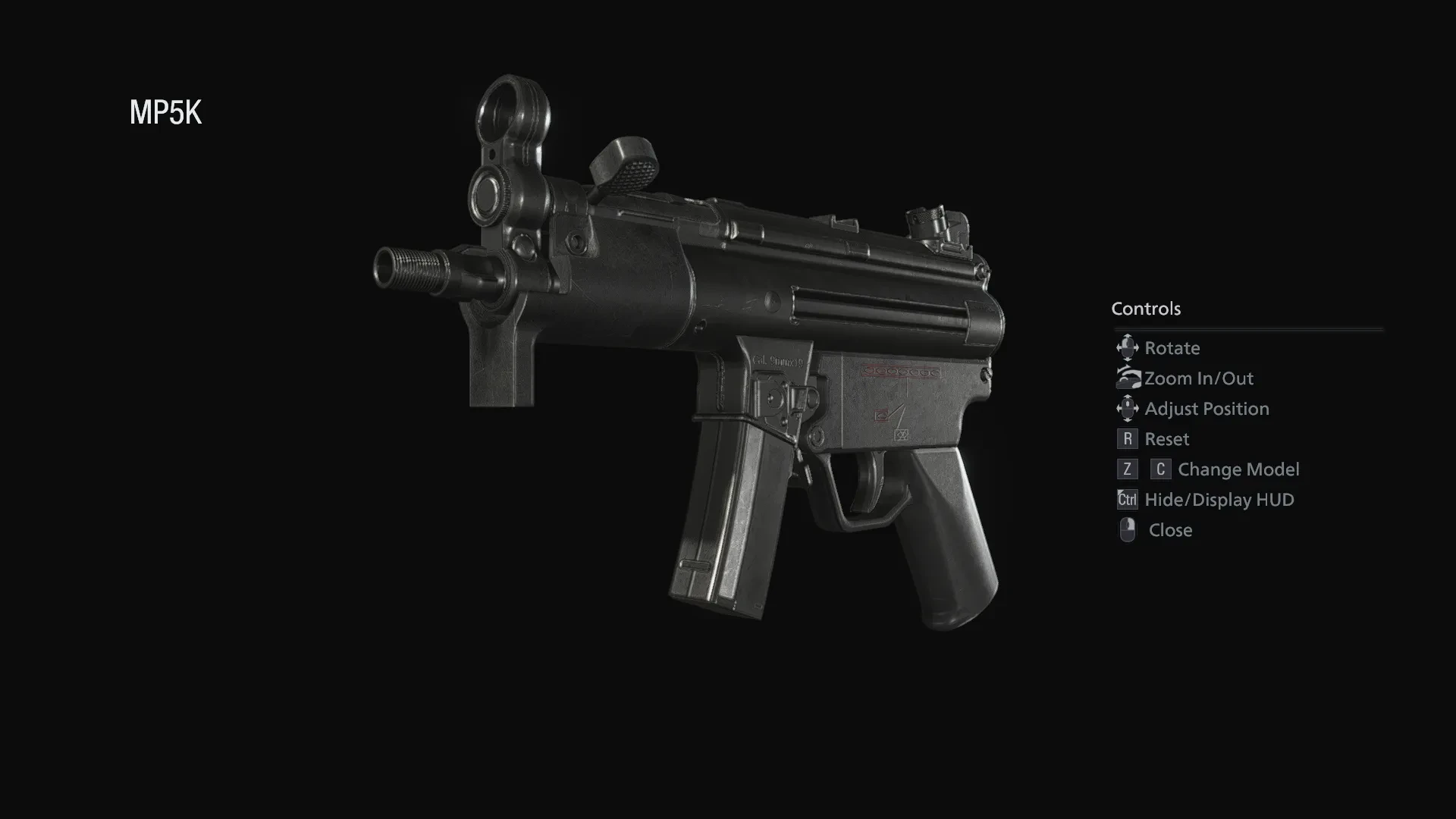This screenshot has width=1456, height=819.
Task: Click the mouse icon next to Close
Action: 1128,530
